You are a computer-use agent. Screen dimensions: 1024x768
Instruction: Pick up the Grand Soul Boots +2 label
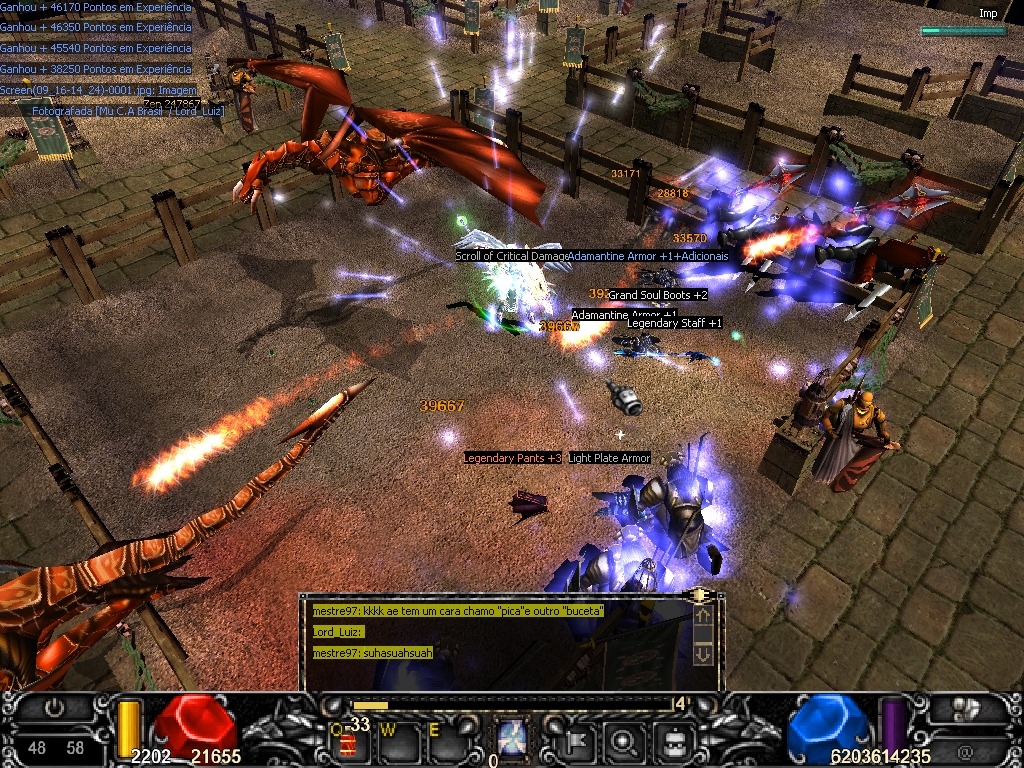[657, 295]
